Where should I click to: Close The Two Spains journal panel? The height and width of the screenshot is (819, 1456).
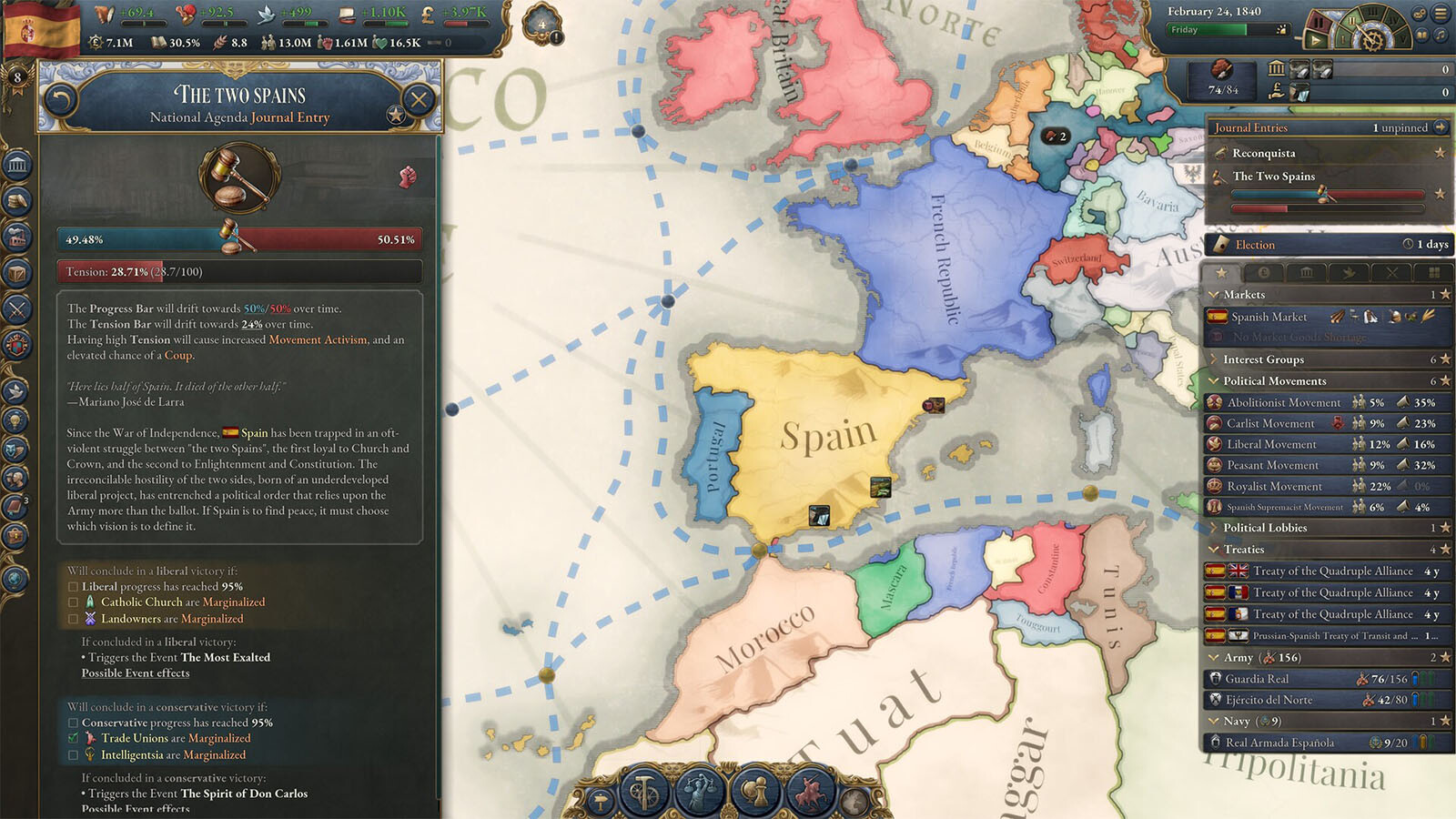click(x=419, y=98)
